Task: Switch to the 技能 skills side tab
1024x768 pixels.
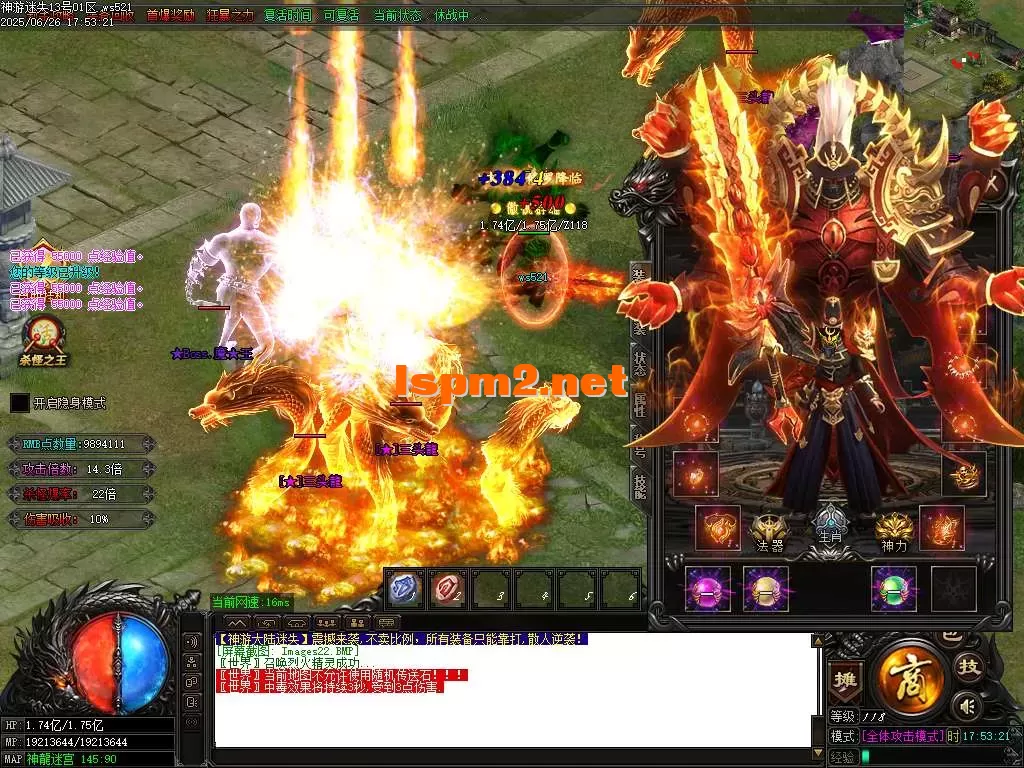Action: [638, 483]
